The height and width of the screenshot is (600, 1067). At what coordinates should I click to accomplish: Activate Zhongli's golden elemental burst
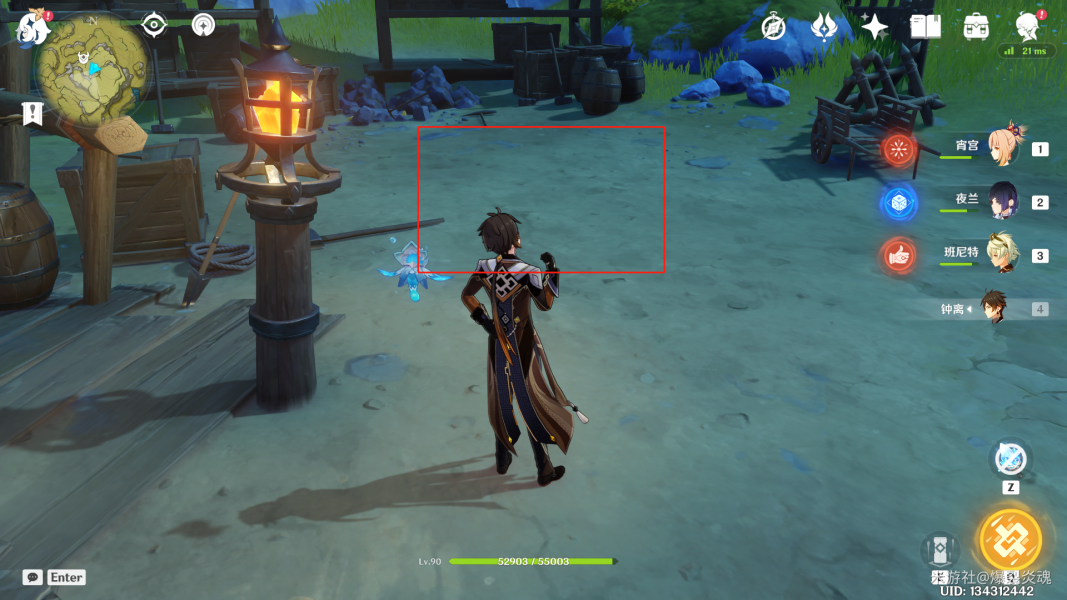pyautogui.click(x=1010, y=540)
